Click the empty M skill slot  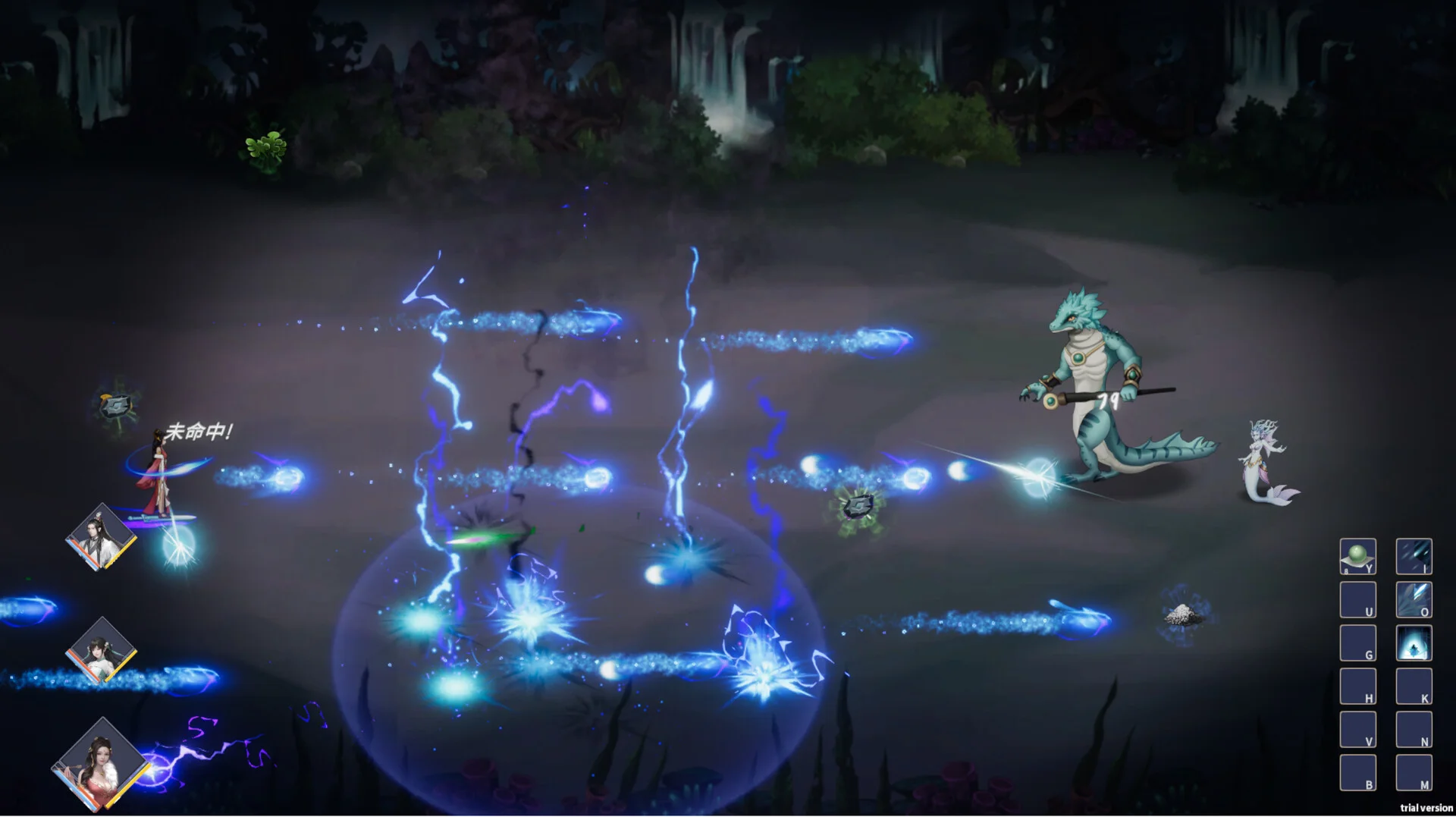(1415, 774)
